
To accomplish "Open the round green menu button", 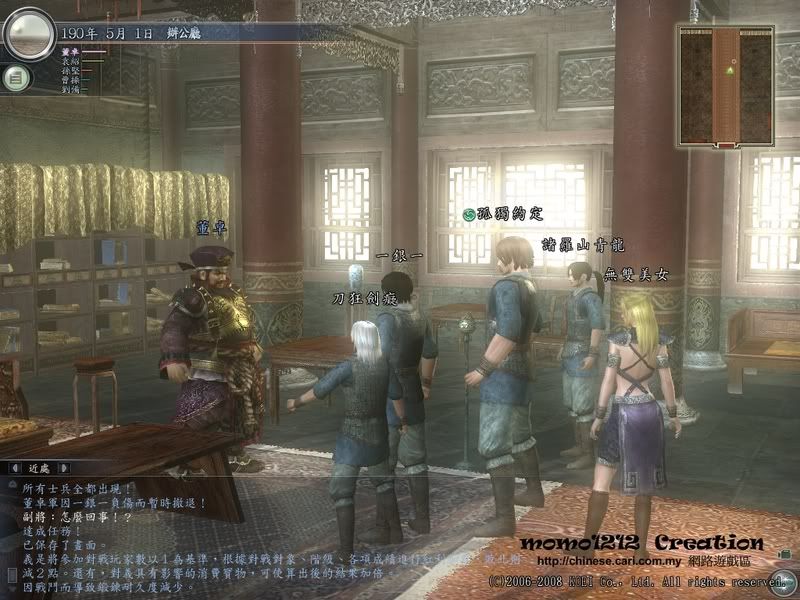I will pos(15,76).
